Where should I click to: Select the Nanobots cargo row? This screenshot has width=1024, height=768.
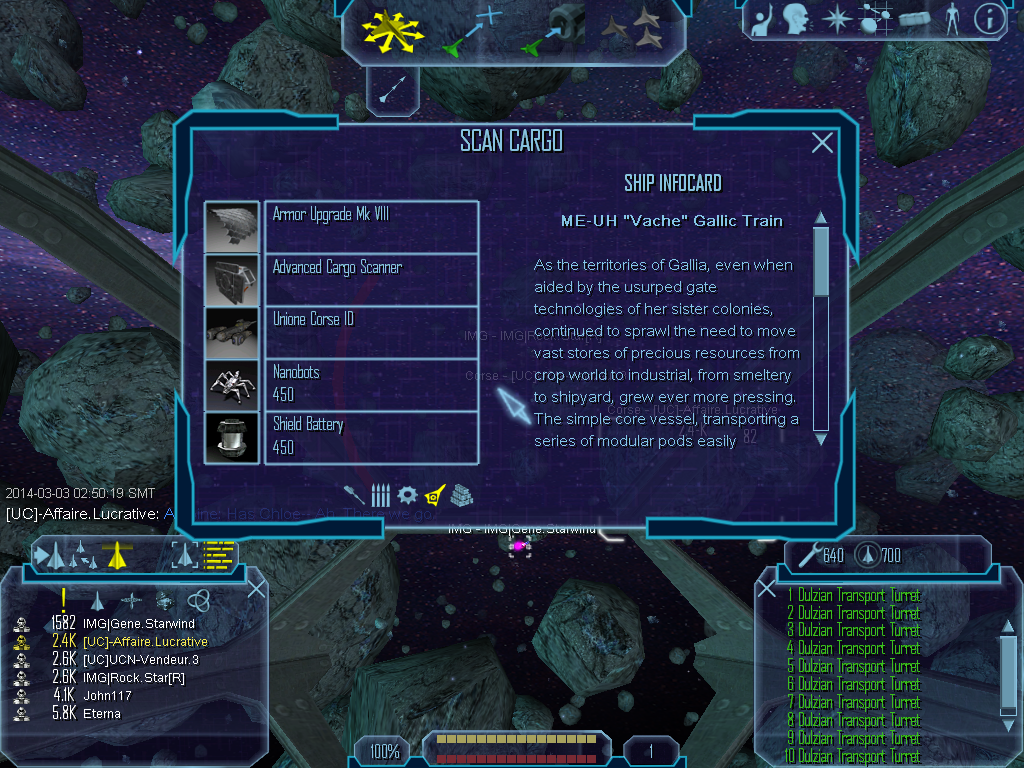coord(371,384)
